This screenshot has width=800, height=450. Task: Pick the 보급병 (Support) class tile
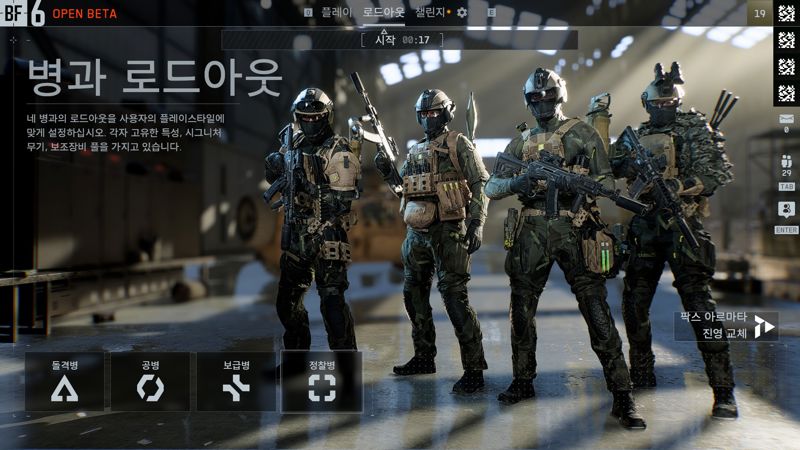click(236, 381)
